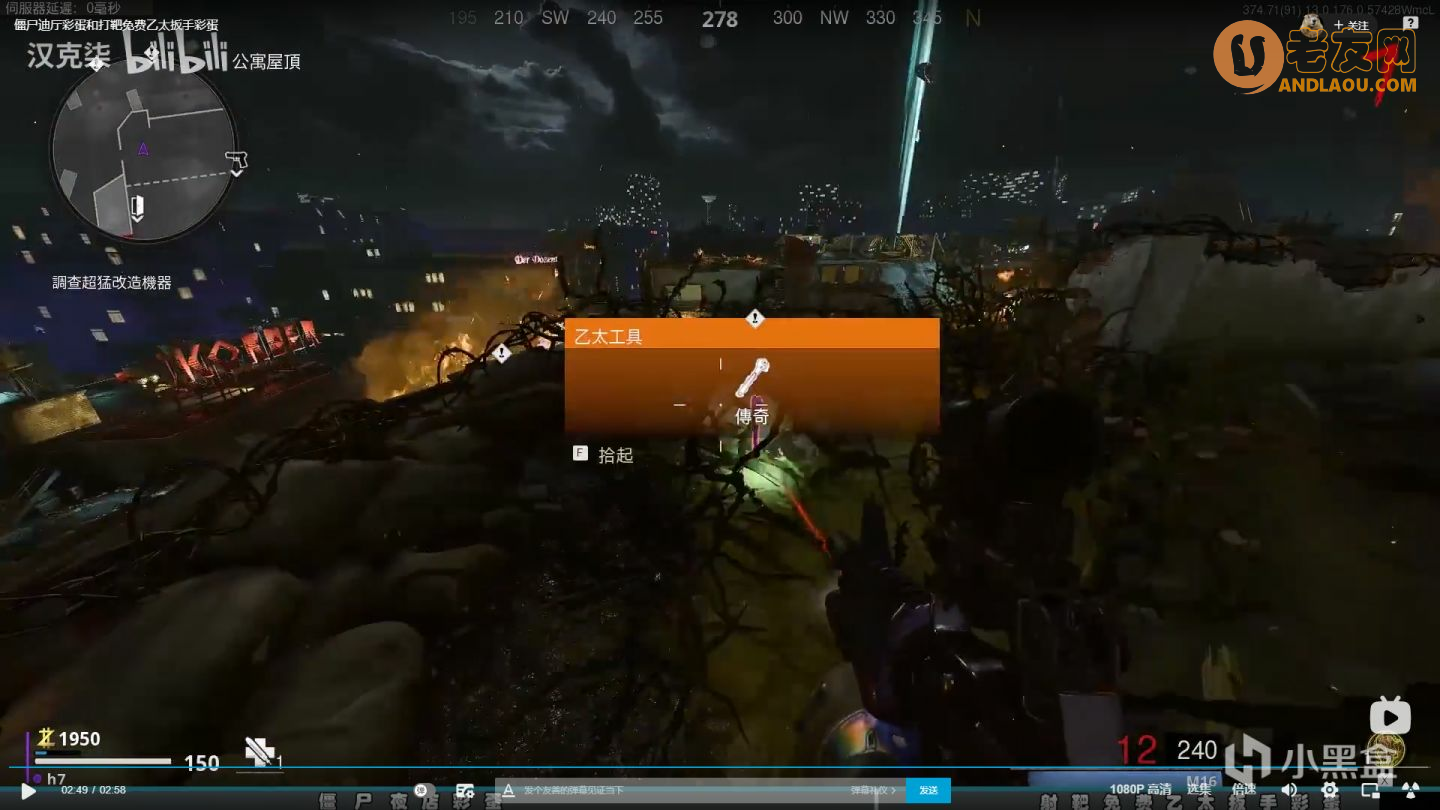Enter picture-in-picture with the mini-player icon
Image resolution: width=1440 pixels, height=810 pixels.
pos(1370,790)
